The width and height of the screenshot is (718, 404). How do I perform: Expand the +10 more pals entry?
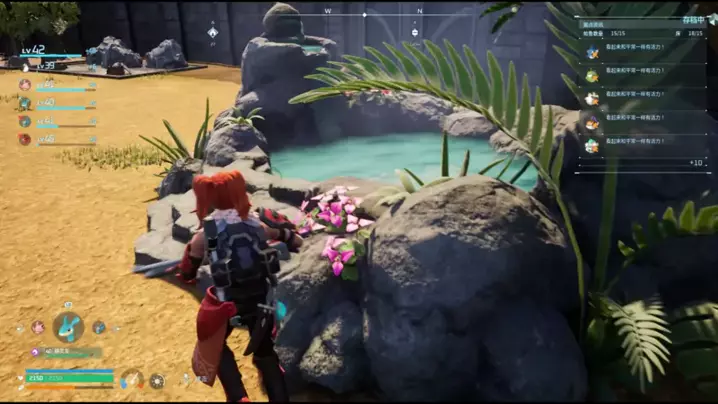point(696,162)
